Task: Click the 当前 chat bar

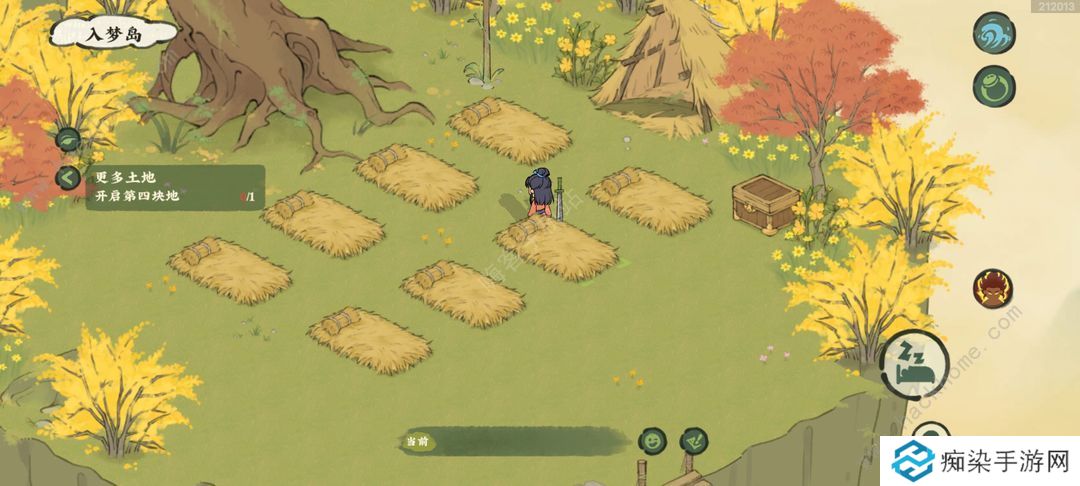Action: pos(510,441)
